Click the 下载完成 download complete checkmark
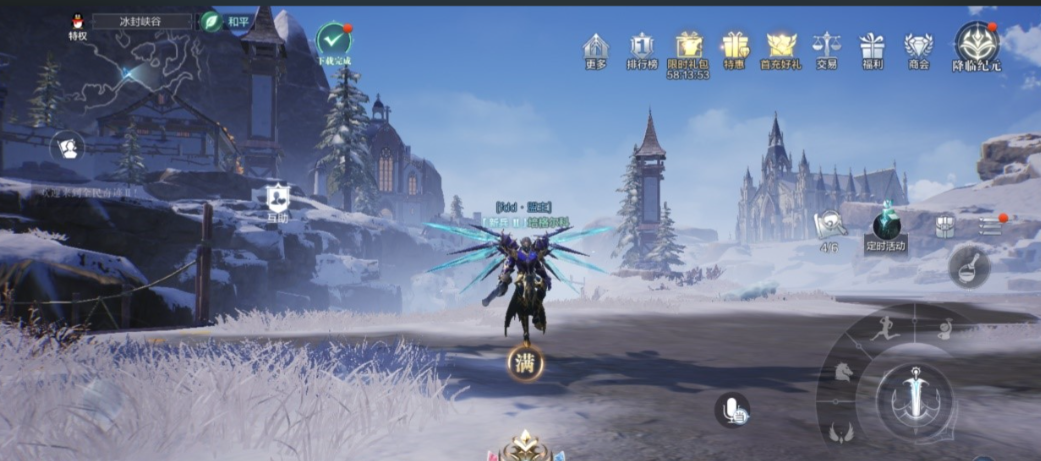 tap(333, 41)
